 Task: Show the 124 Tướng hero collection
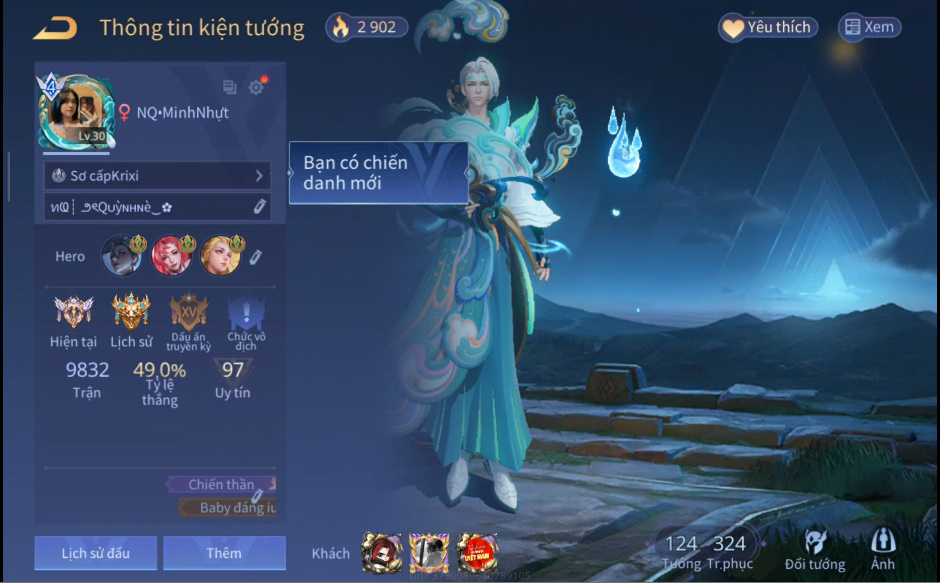tap(681, 551)
